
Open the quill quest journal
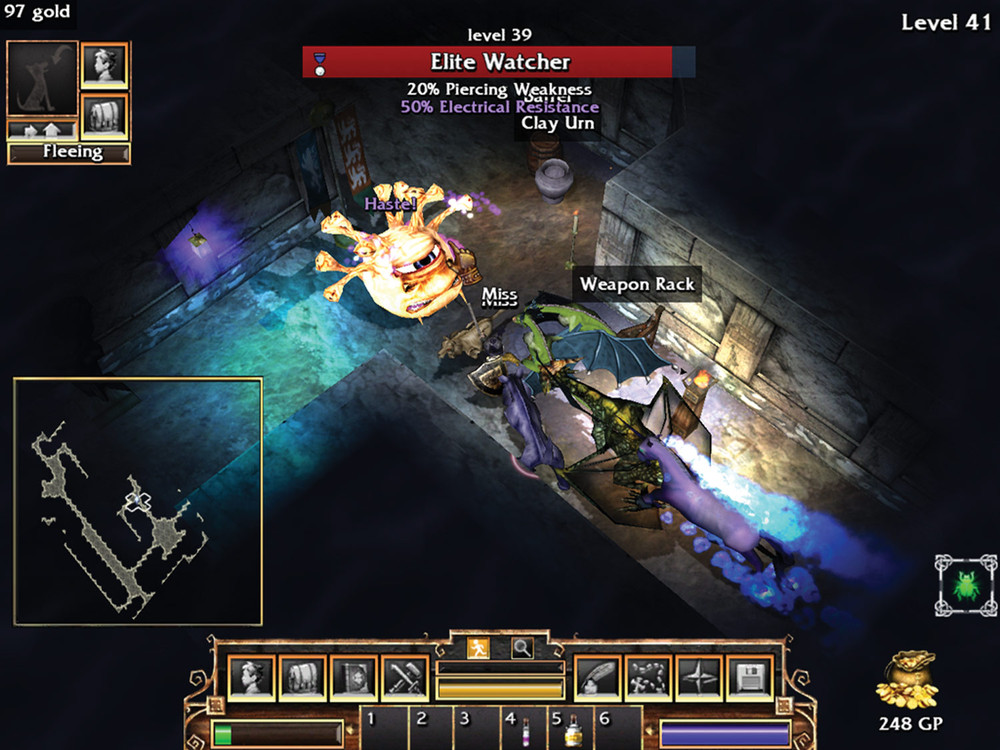[598, 678]
